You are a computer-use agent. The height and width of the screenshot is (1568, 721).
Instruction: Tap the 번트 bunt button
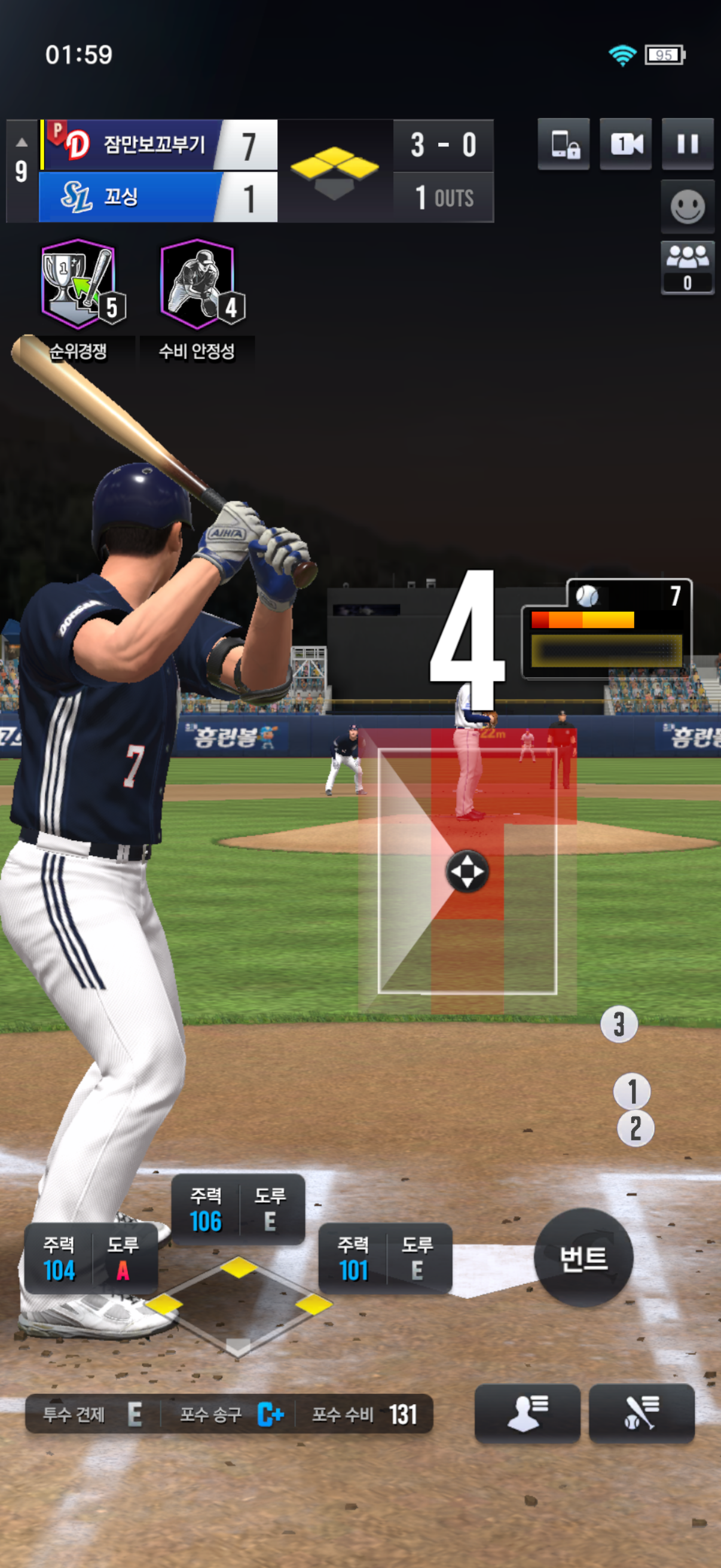point(583,1258)
